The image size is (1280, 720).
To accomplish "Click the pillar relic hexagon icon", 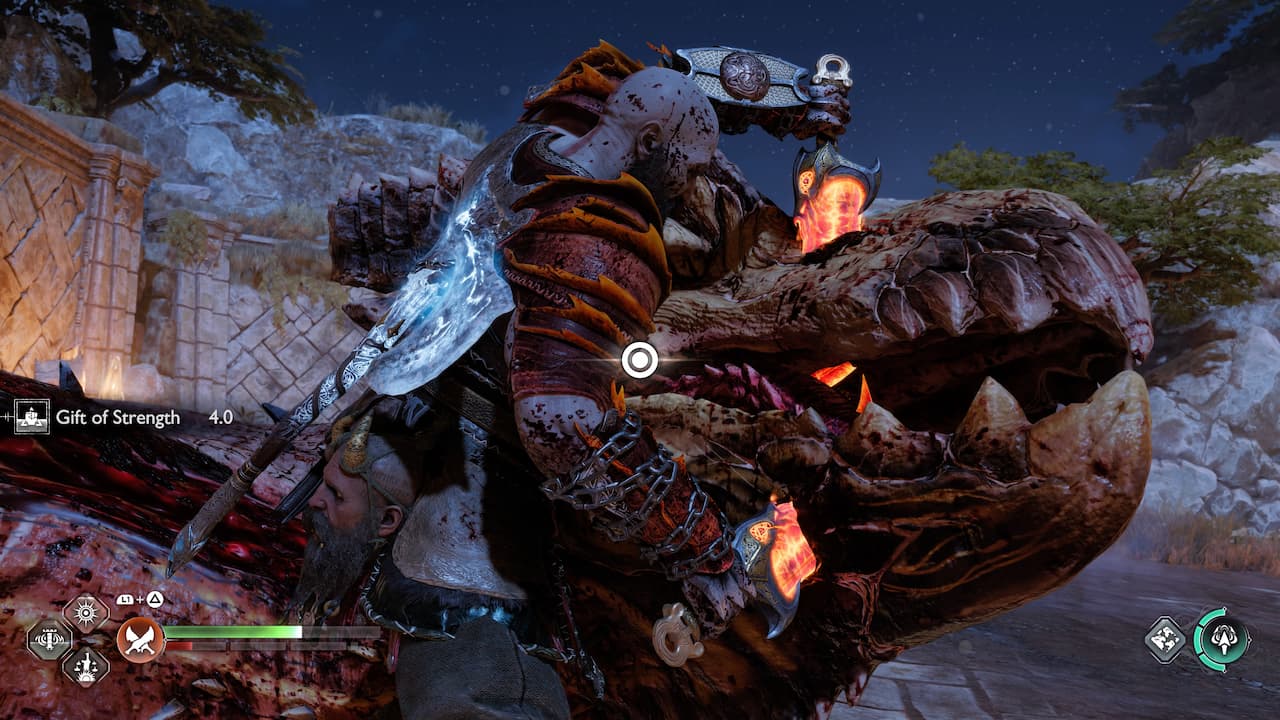I will pyautogui.click(x=49, y=640).
